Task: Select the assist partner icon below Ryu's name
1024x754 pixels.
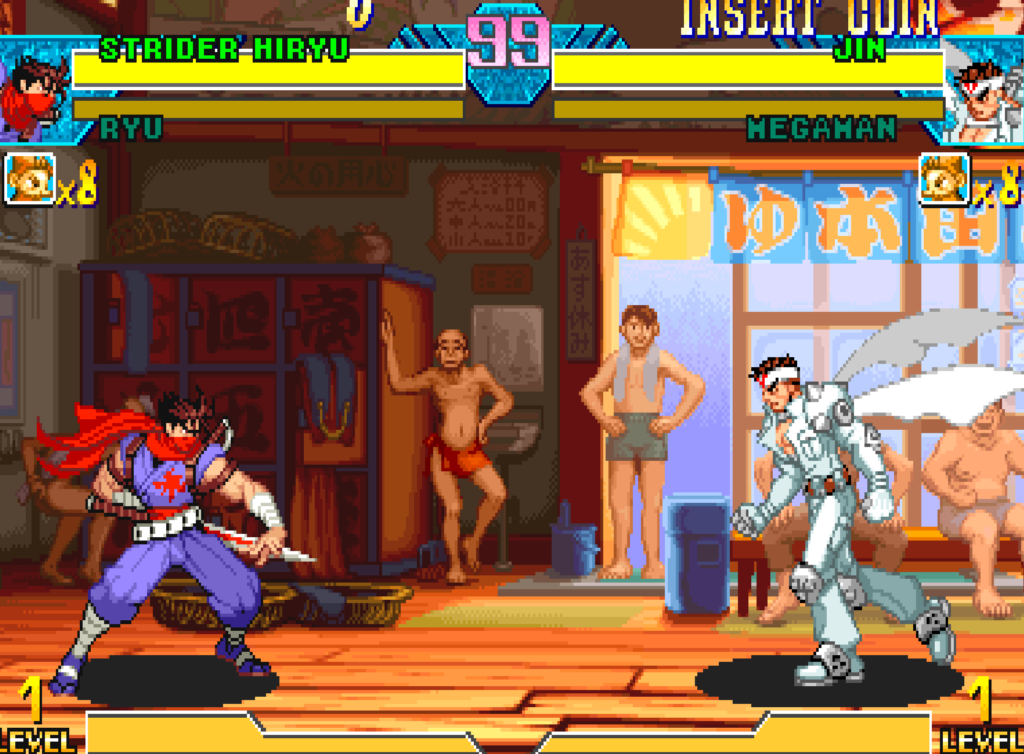Action: (30, 179)
